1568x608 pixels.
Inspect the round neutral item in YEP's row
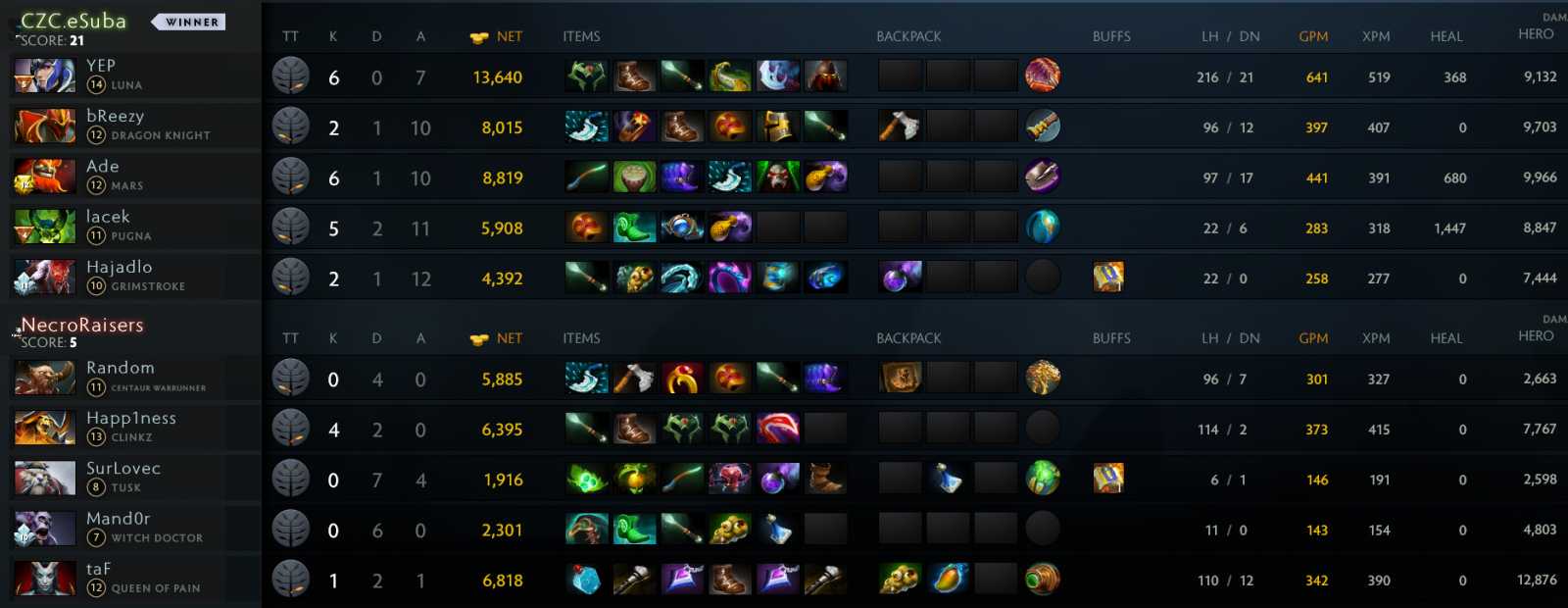[1043, 76]
